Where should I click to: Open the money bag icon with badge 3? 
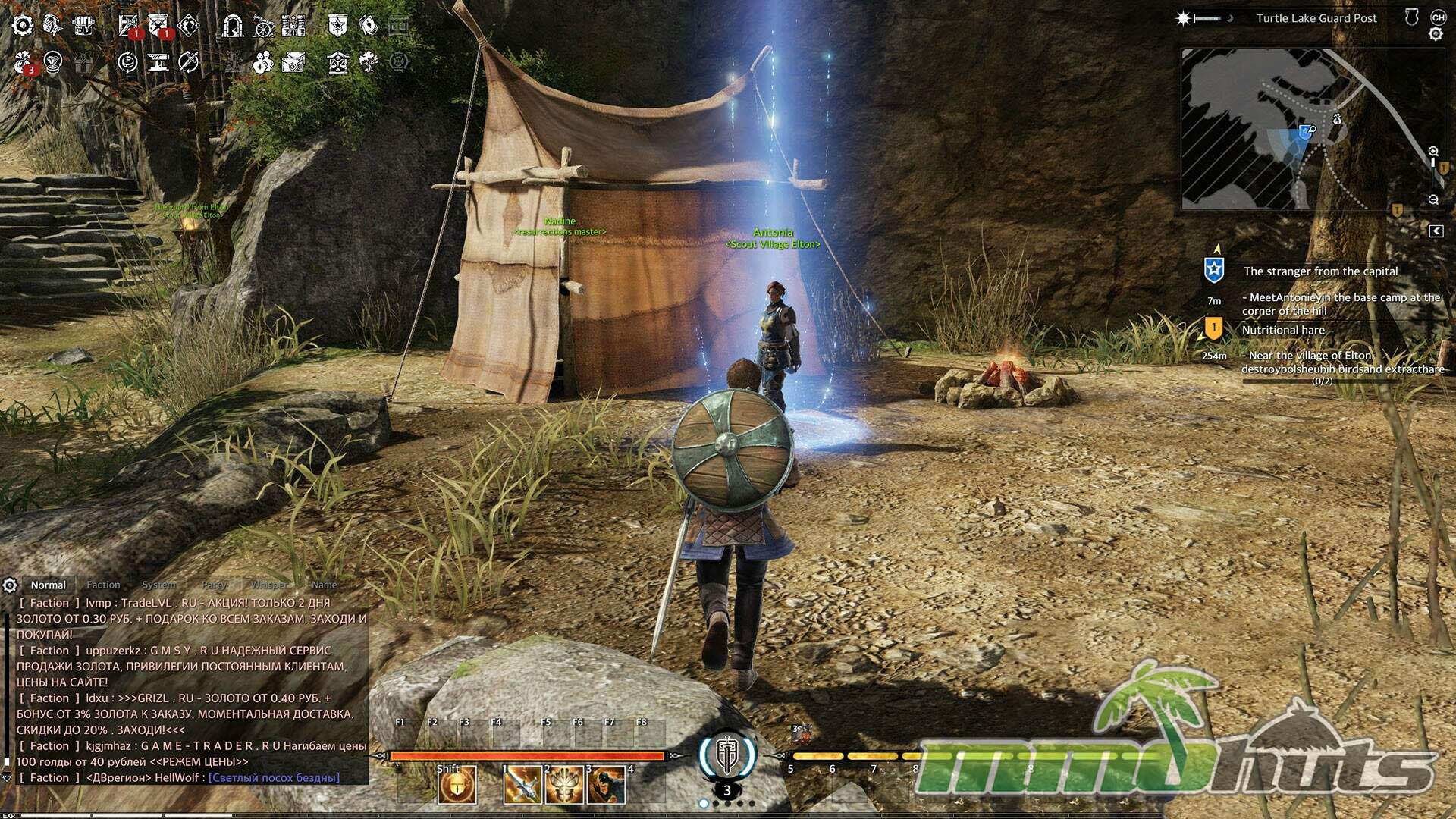[24, 62]
